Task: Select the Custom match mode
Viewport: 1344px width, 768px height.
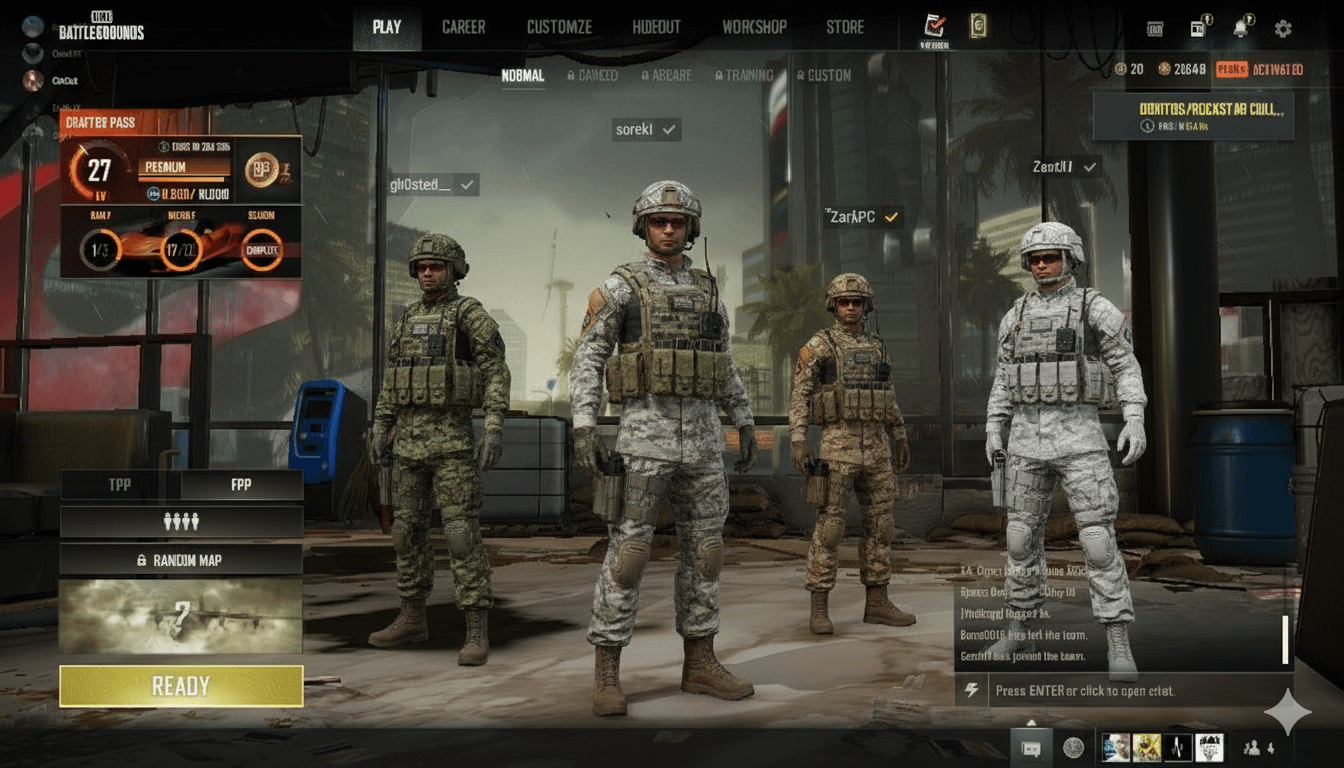Action: (x=823, y=75)
